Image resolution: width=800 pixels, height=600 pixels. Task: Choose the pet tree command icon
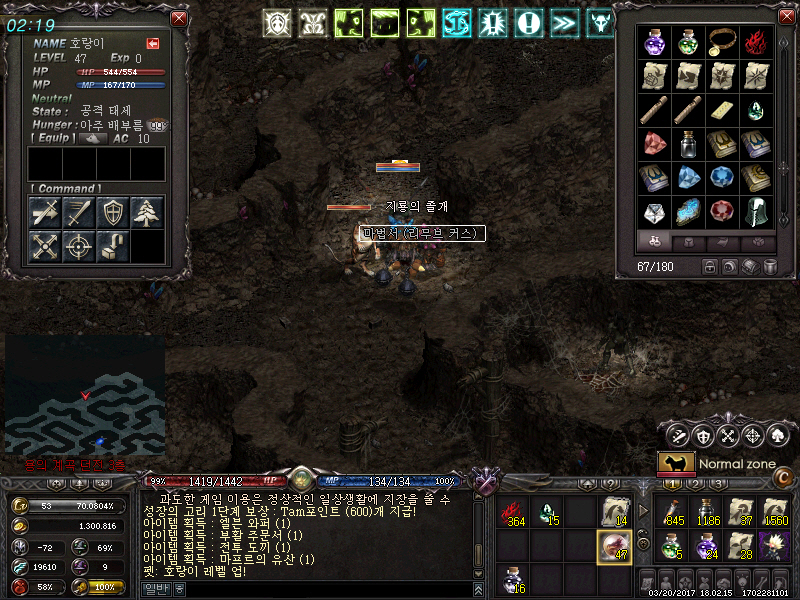click(148, 211)
